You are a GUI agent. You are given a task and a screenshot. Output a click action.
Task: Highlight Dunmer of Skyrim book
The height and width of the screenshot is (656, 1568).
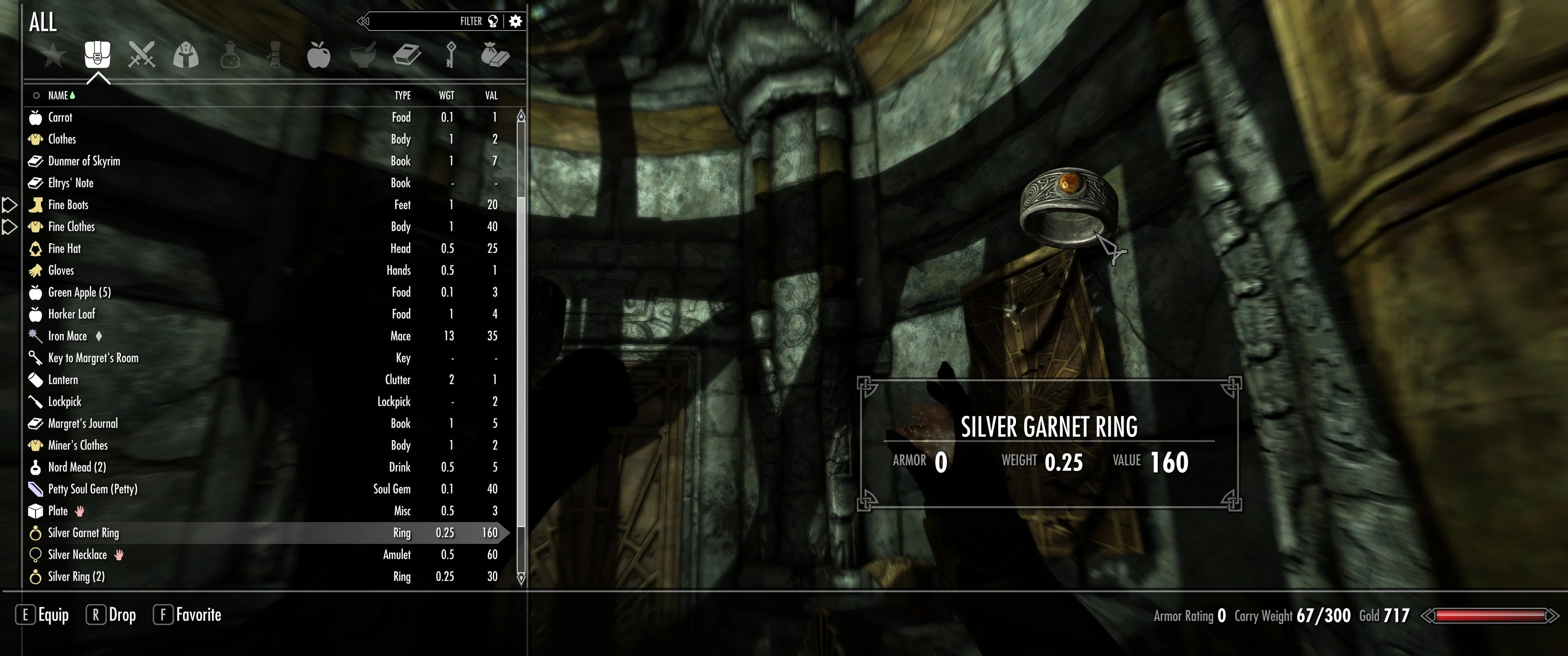[84, 161]
